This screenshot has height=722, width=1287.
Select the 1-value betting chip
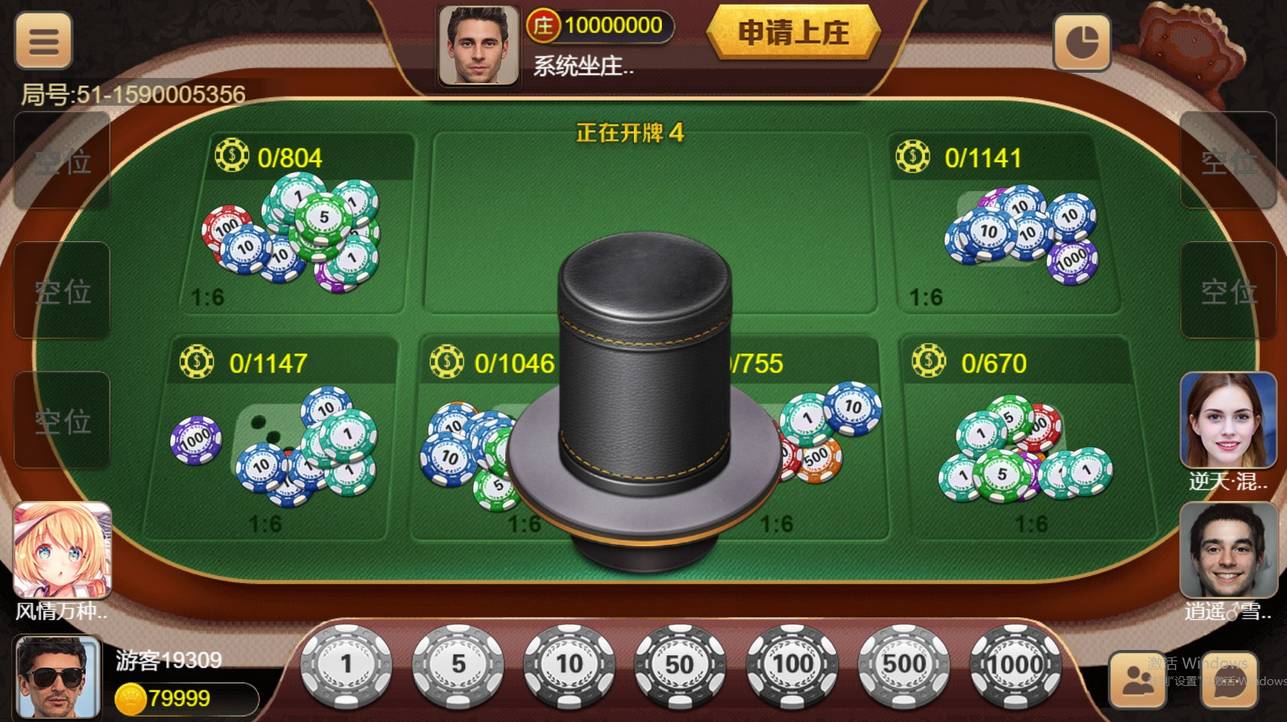point(346,663)
